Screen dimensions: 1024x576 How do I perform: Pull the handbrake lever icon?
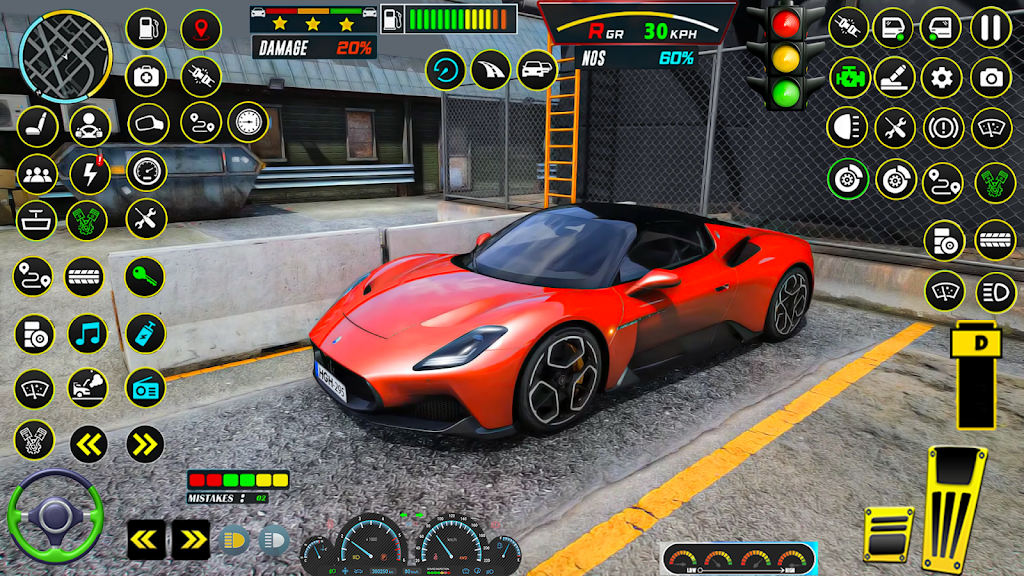click(892, 77)
